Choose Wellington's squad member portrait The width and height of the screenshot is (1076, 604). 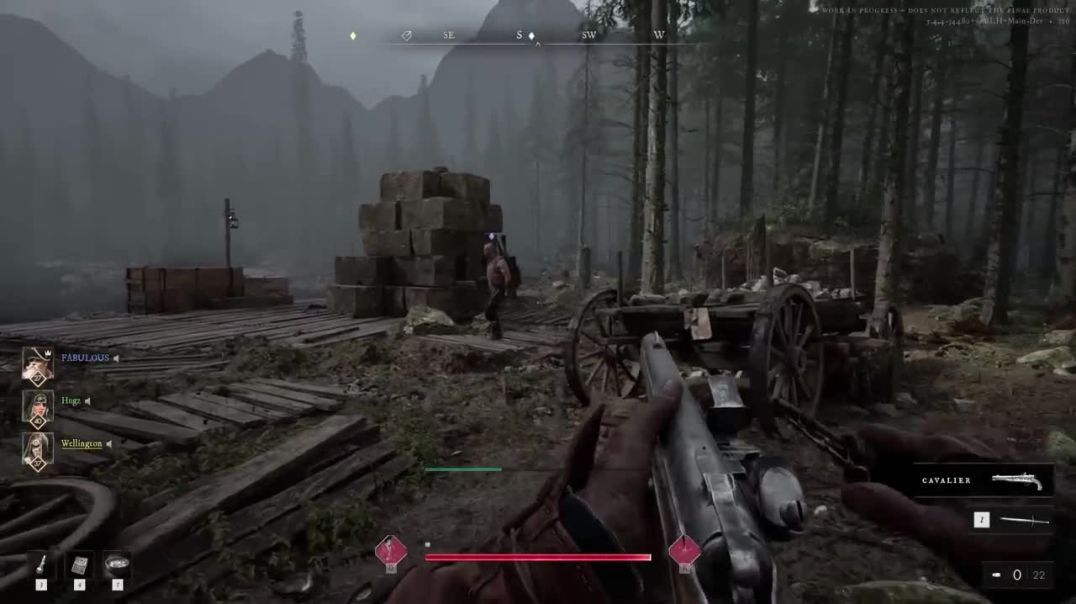click(38, 449)
